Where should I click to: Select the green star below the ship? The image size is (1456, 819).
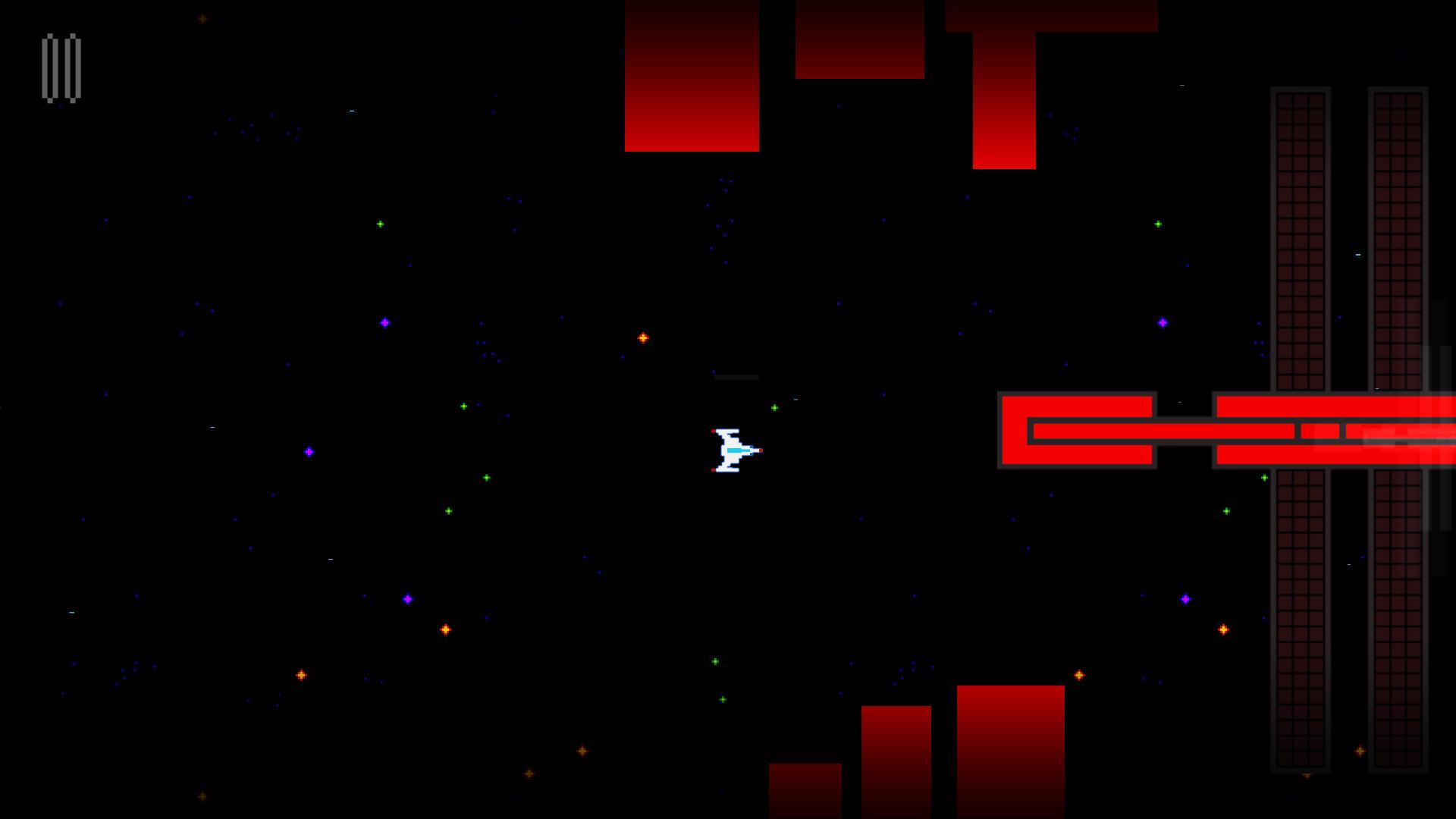pyautogui.click(x=714, y=661)
